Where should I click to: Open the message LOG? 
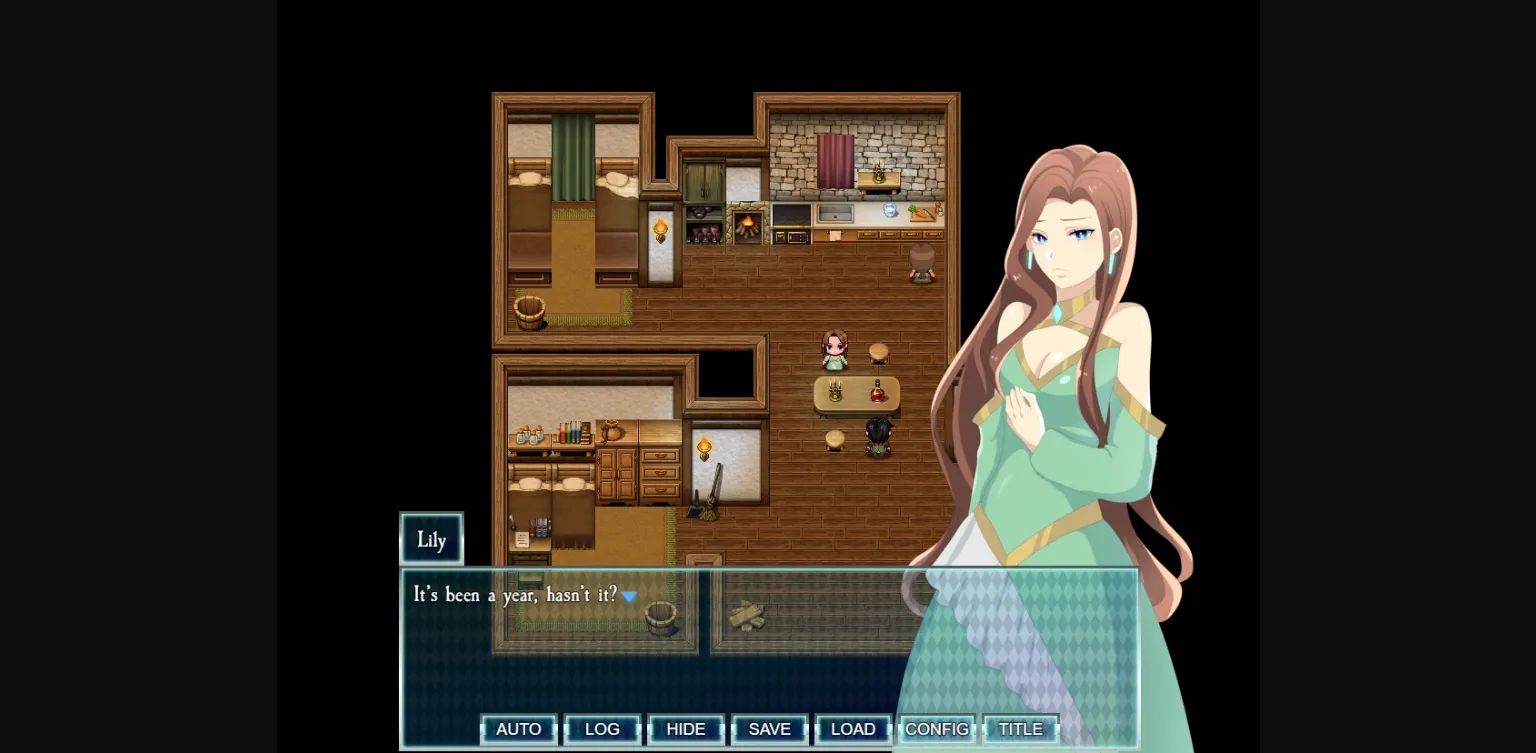click(602, 729)
